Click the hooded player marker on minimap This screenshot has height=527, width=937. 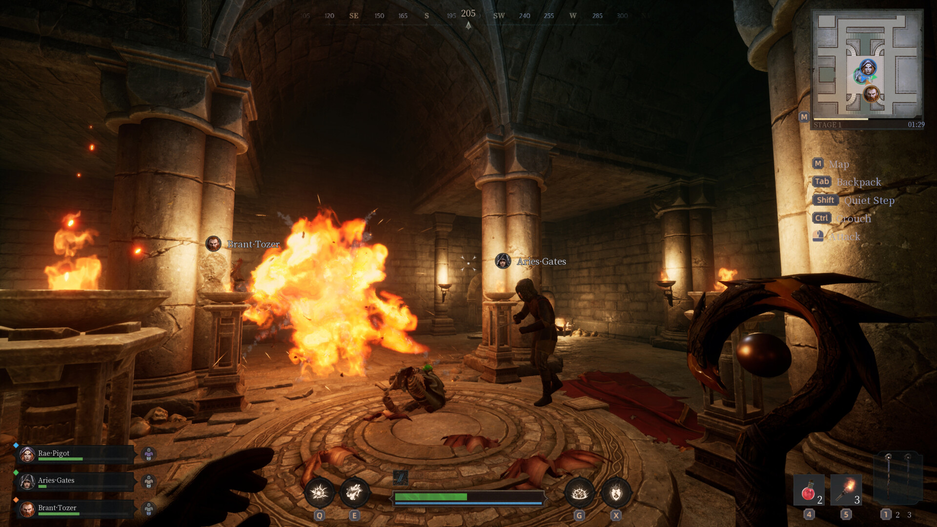coord(866,70)
